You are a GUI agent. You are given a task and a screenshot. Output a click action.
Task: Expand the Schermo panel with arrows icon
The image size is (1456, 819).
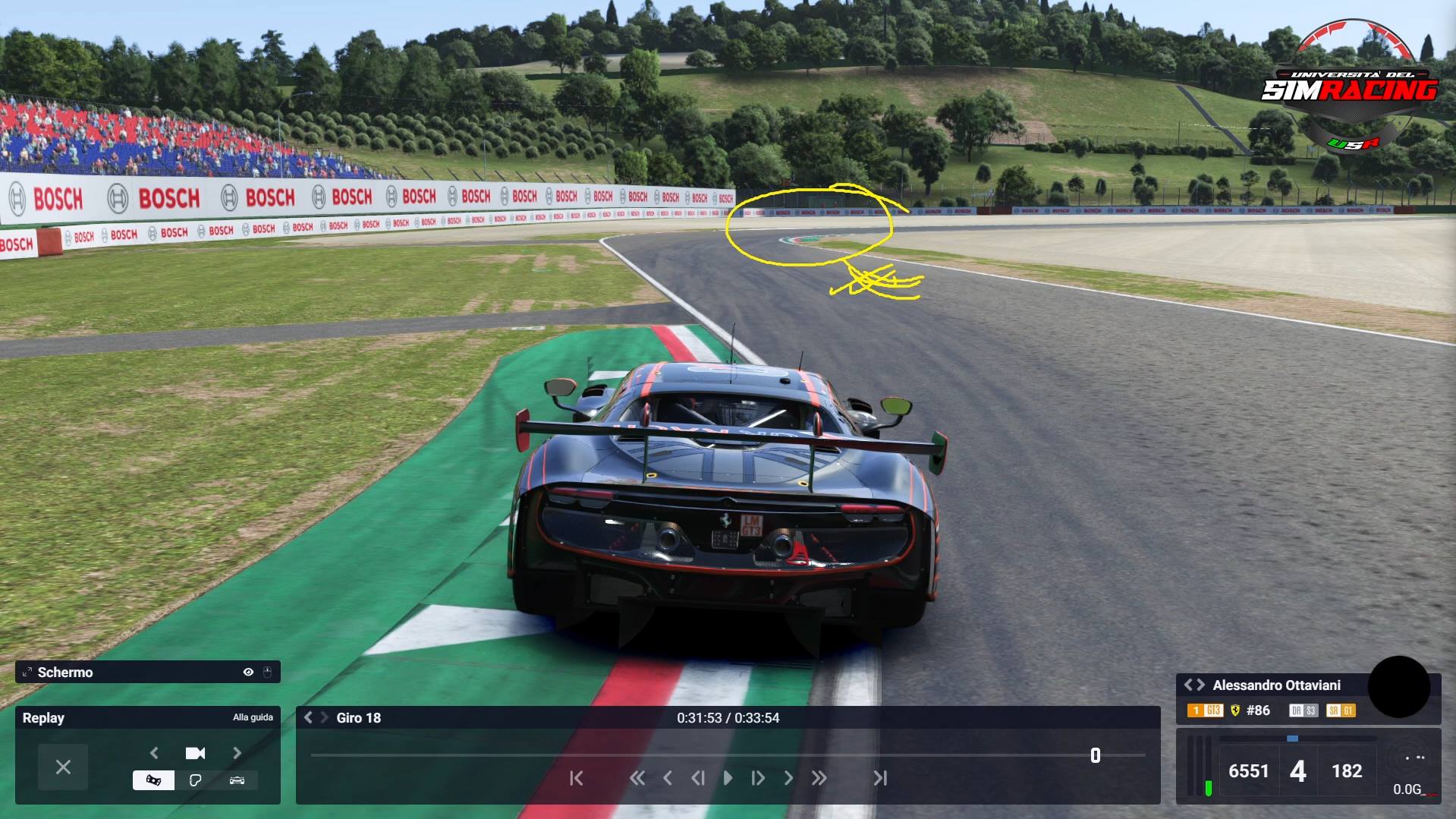tap(27, 673)
